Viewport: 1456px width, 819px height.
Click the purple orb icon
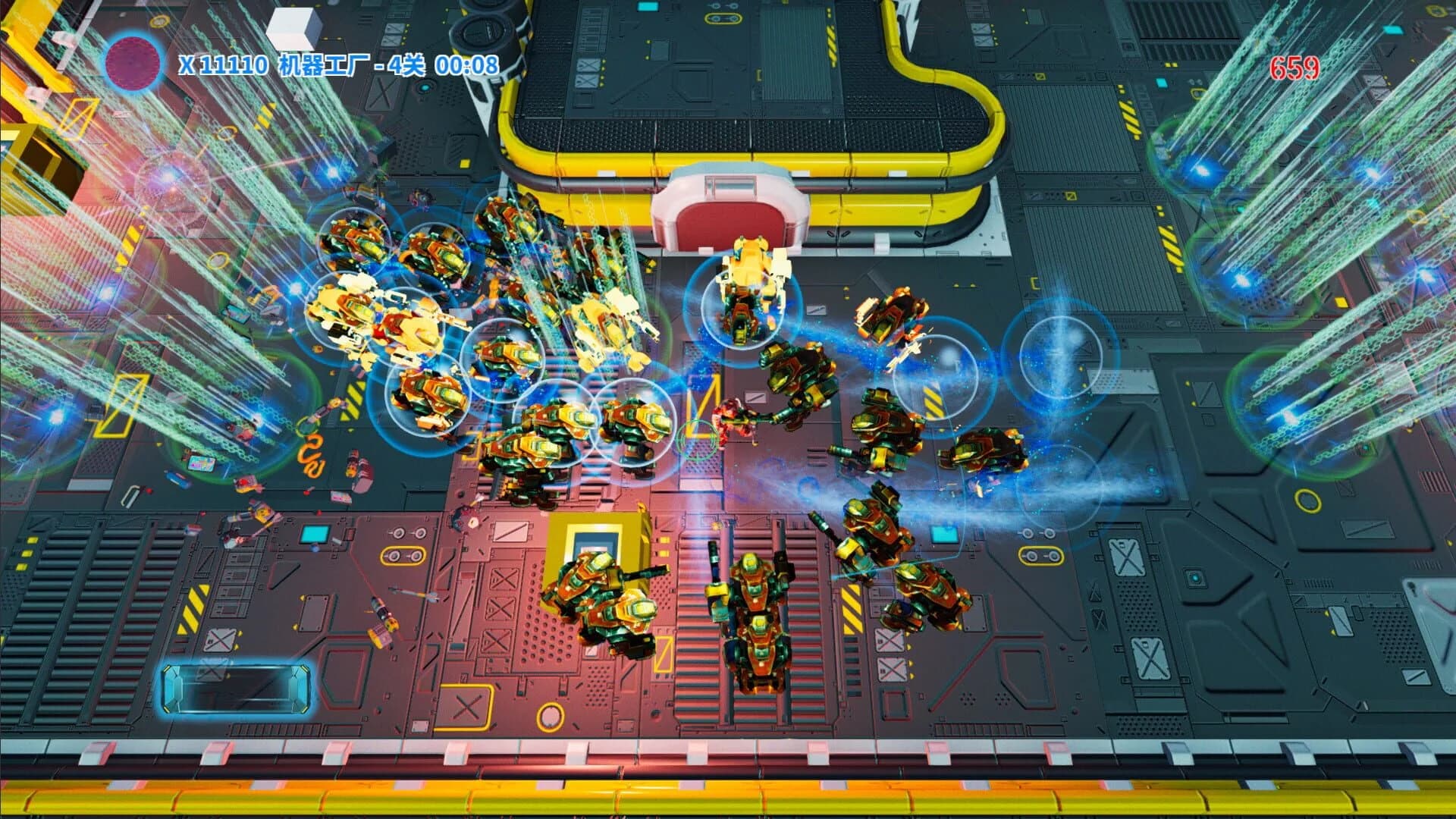tap(134, 64)
